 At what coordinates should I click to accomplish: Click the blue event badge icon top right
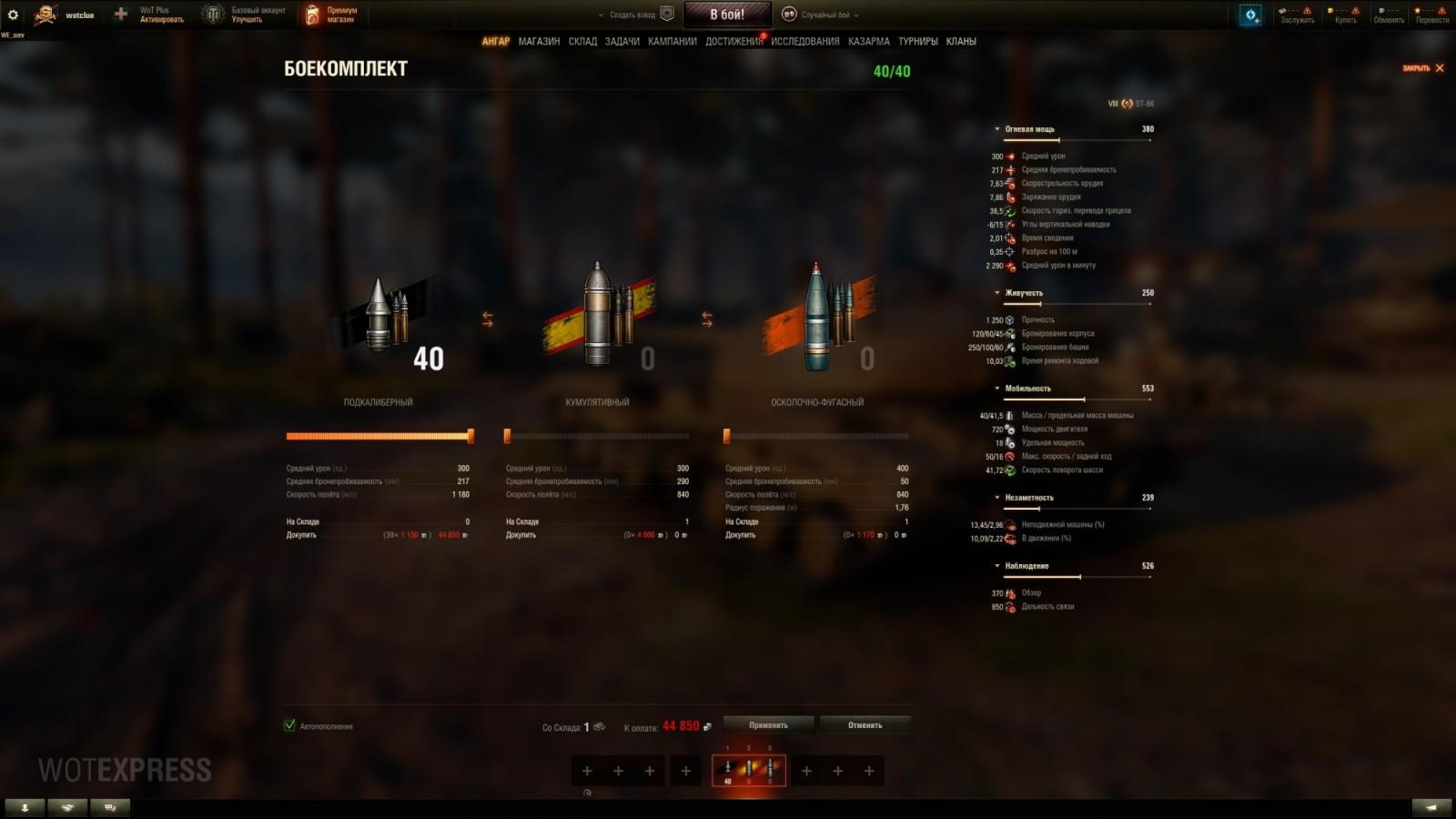pos(1249,14)
